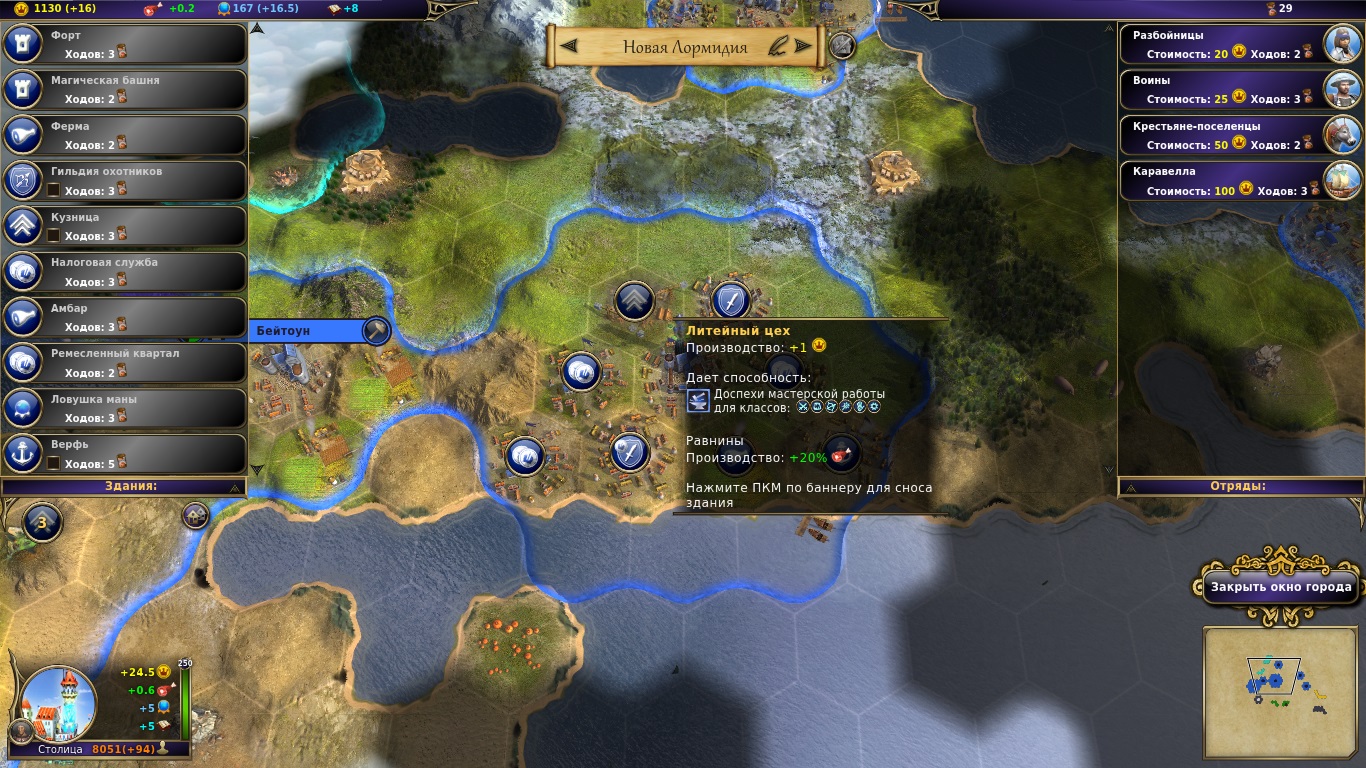Construct the Ремесленный квартал
The width and height of the screenshot is (1366, 768).
coord(125,362)
